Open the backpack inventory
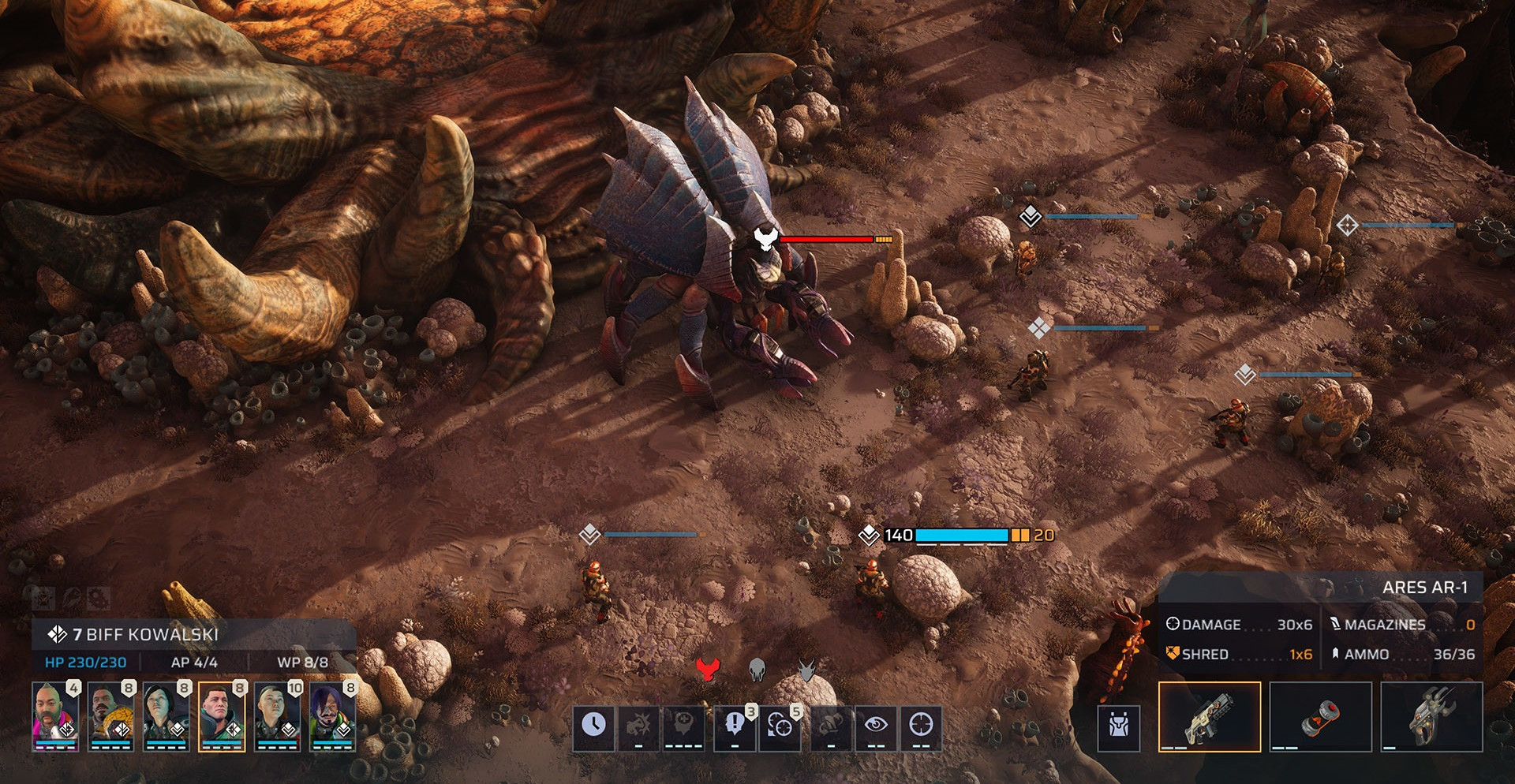Viewport: 1515px width, 784px height. (1119, 726)
